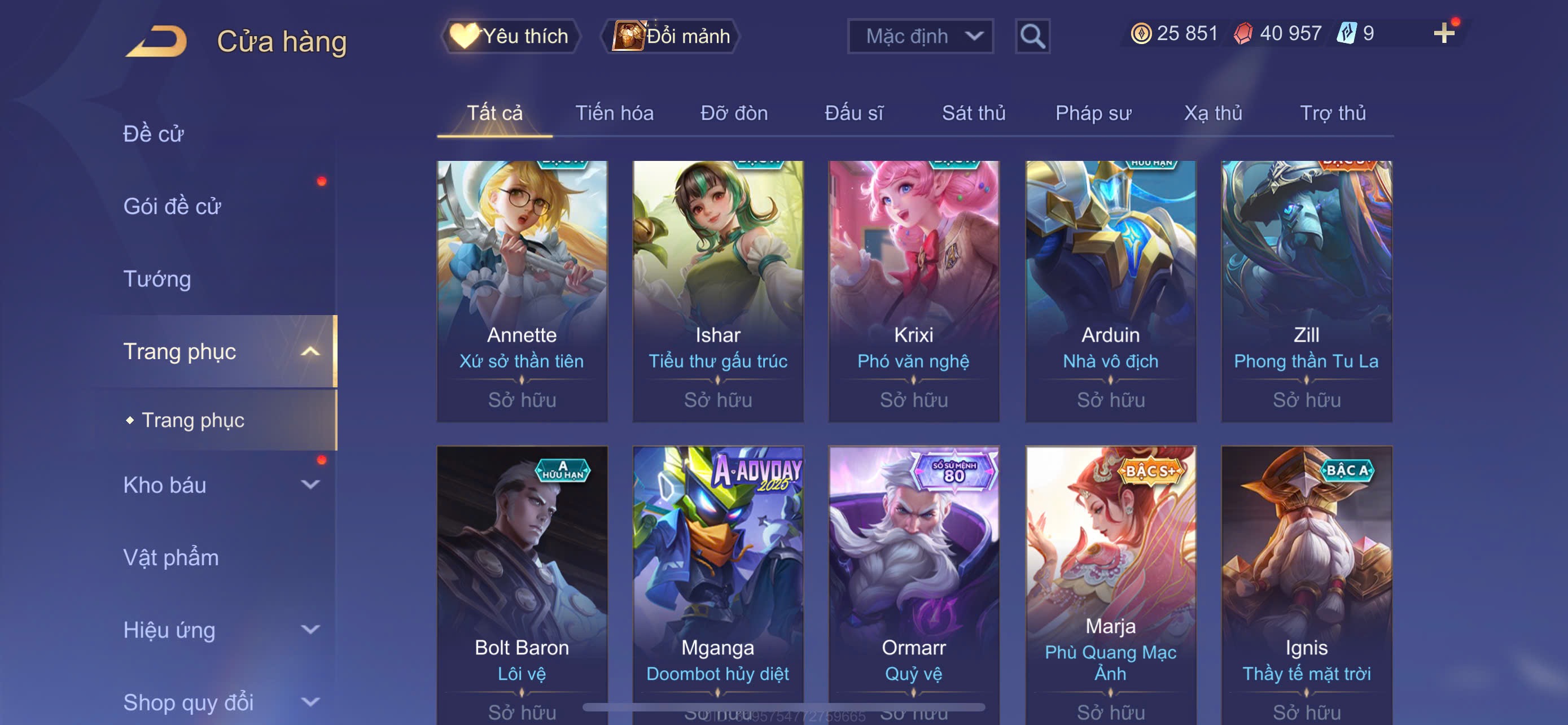Open the Đổi mảnh exchange
Viewport: 1568px width, 725px height.
[x=671, y=36]
